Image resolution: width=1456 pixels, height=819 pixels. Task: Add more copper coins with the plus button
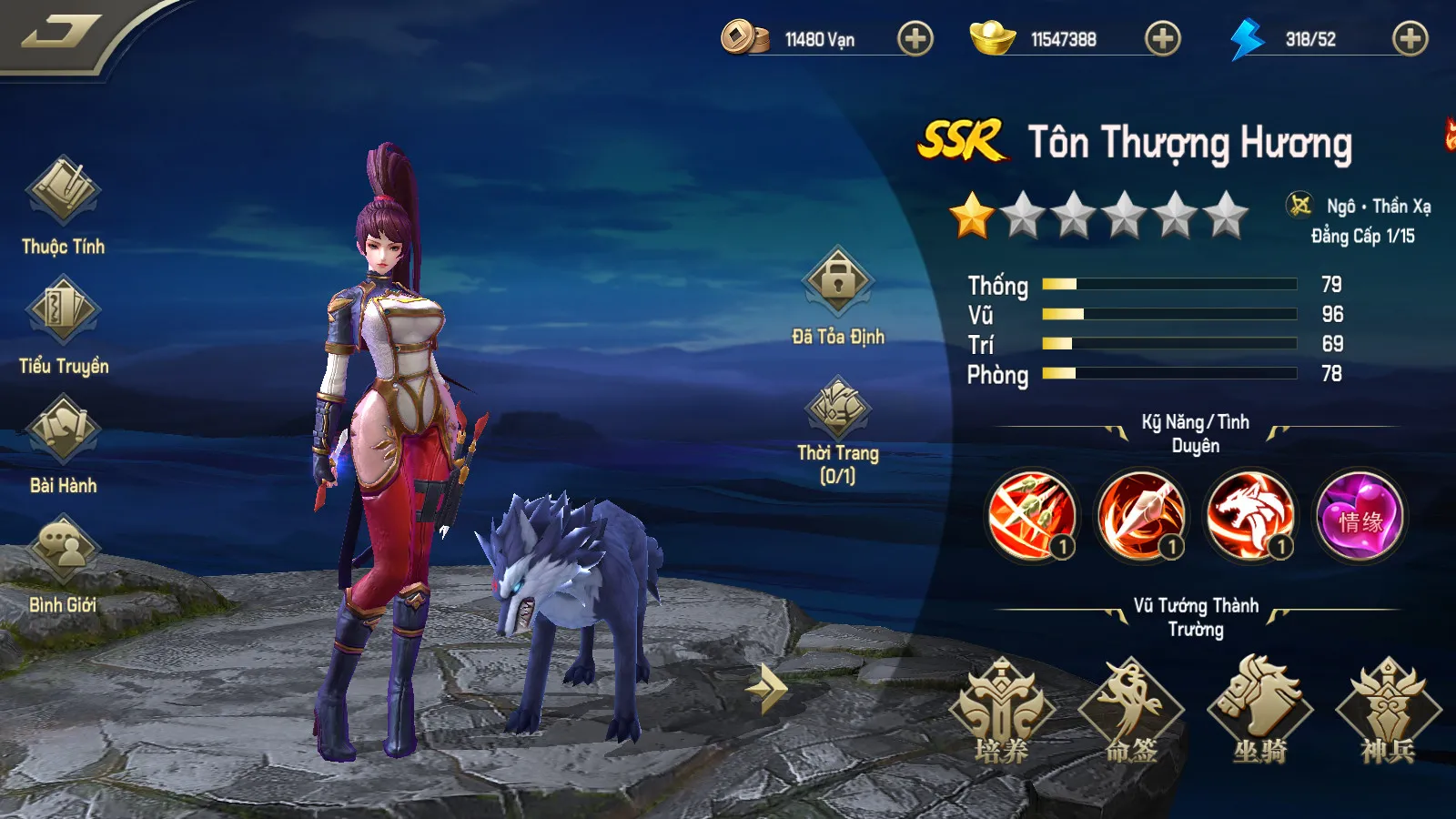[x=915, y=39]
